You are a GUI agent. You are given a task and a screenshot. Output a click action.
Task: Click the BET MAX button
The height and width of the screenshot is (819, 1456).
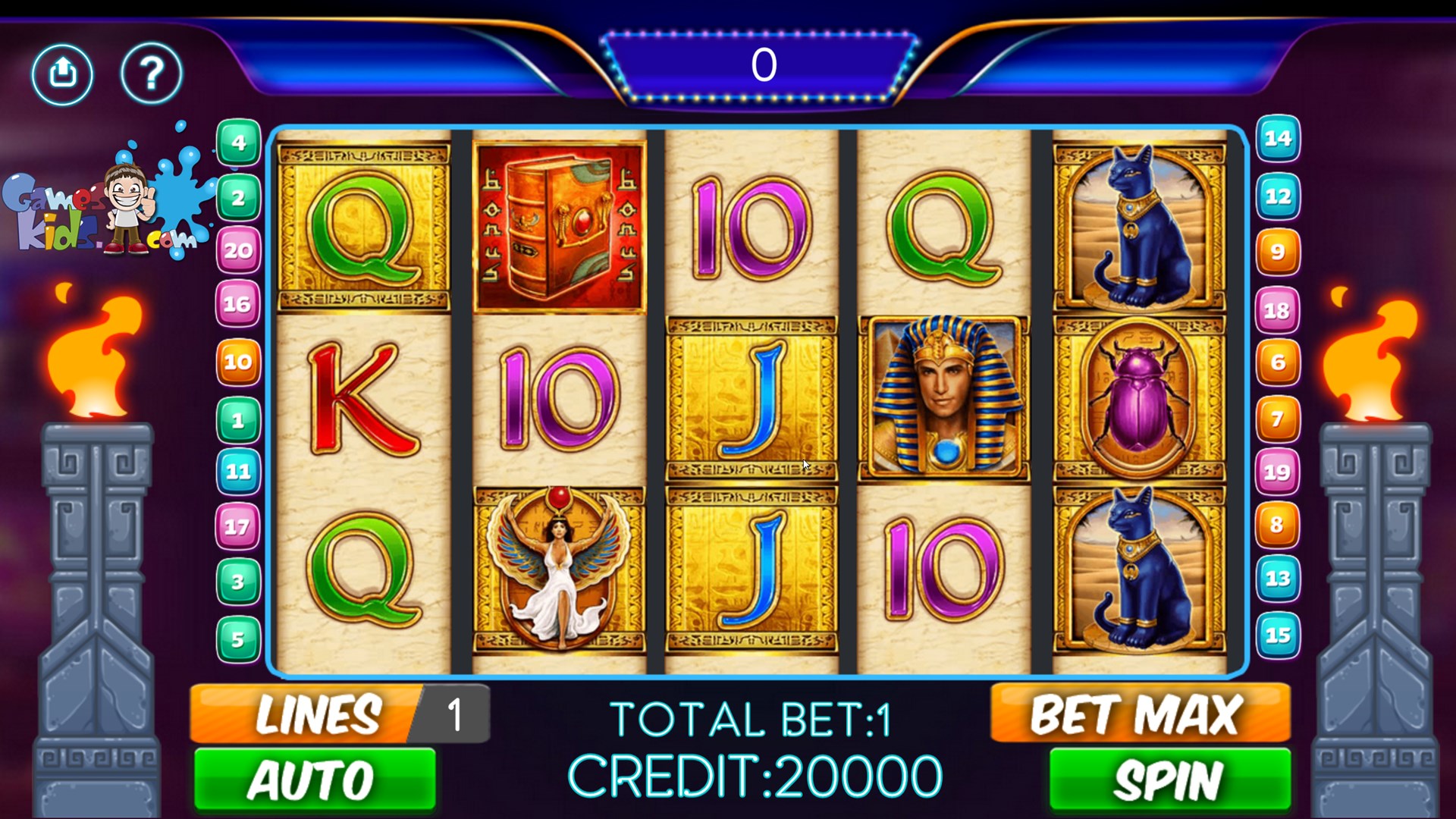[1139, 711]
